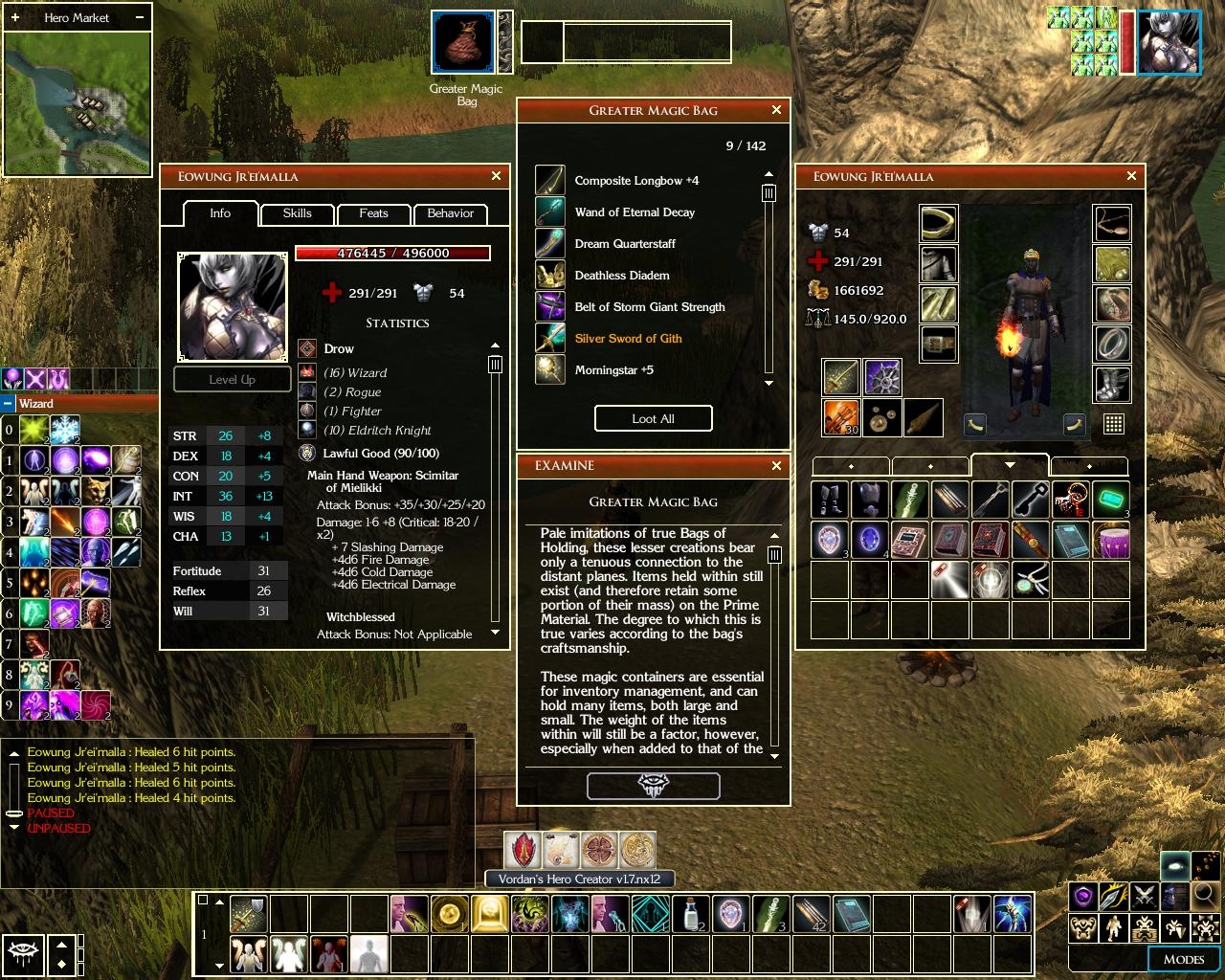
Task: Click the drum item in inventory
Action: 1111,541
